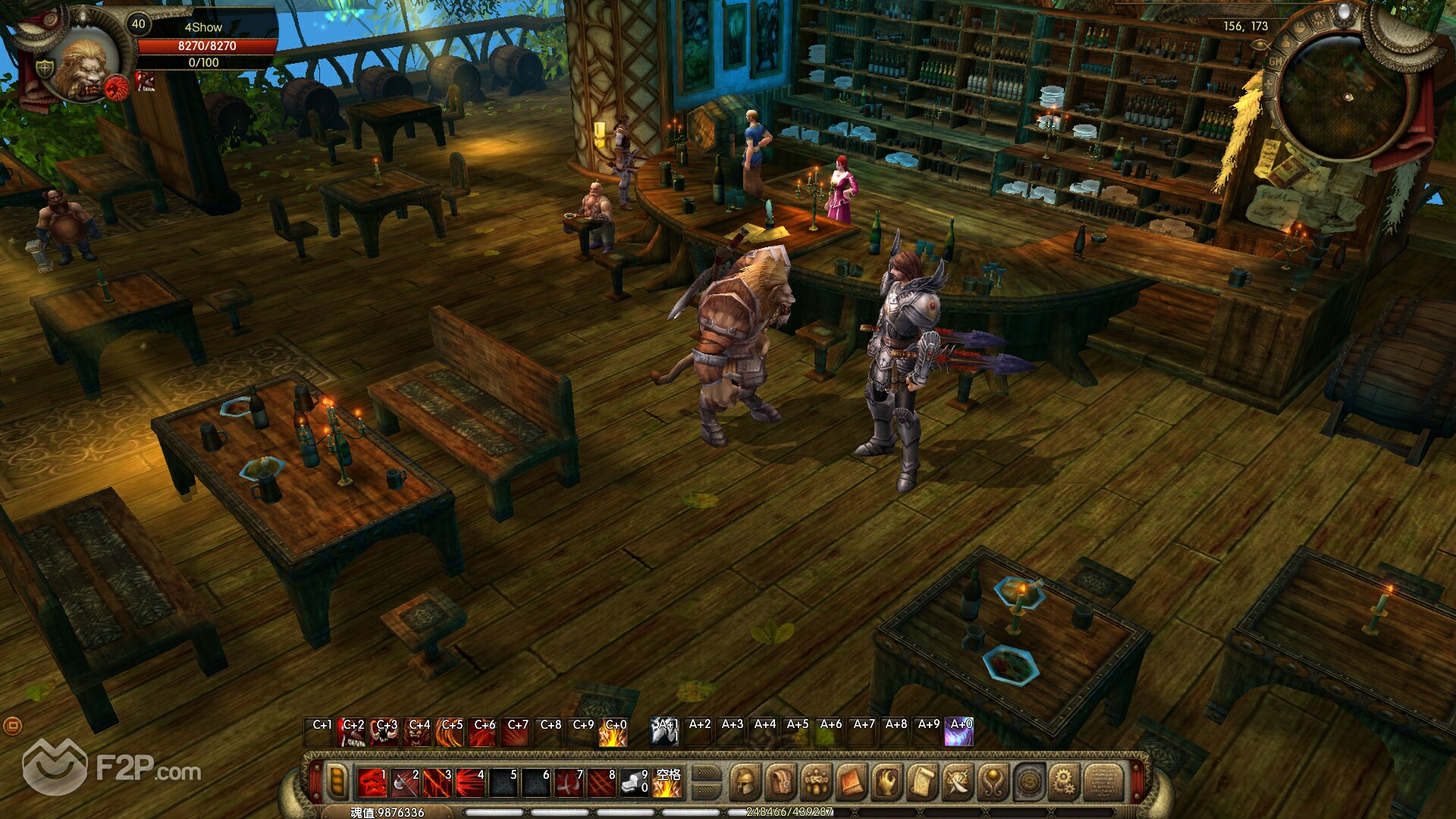The image size is (1456, 819).
Task: Select the red lion emblem badge
Action: (116, 88)
